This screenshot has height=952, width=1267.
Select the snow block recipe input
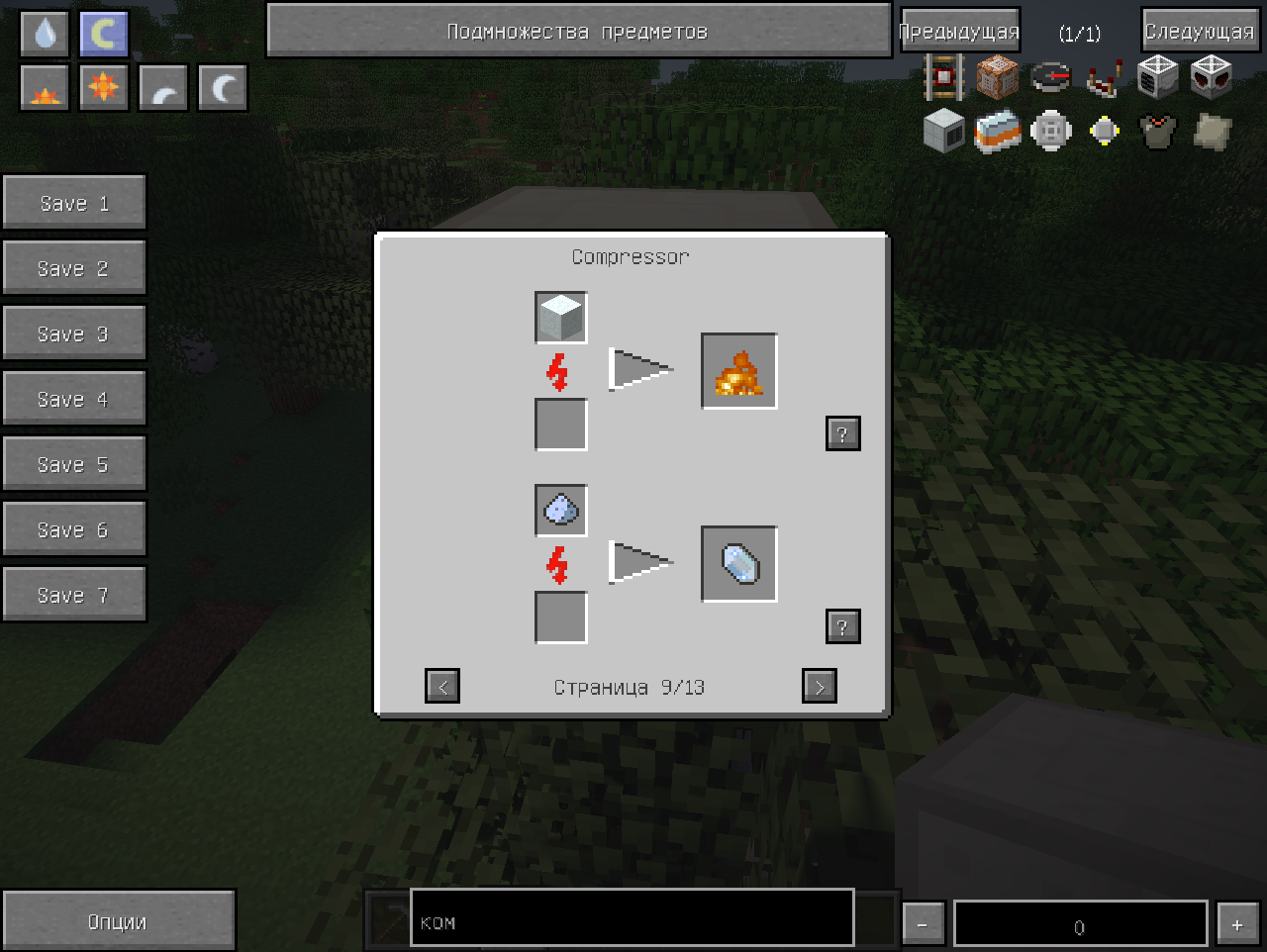(x=561, y=318)
